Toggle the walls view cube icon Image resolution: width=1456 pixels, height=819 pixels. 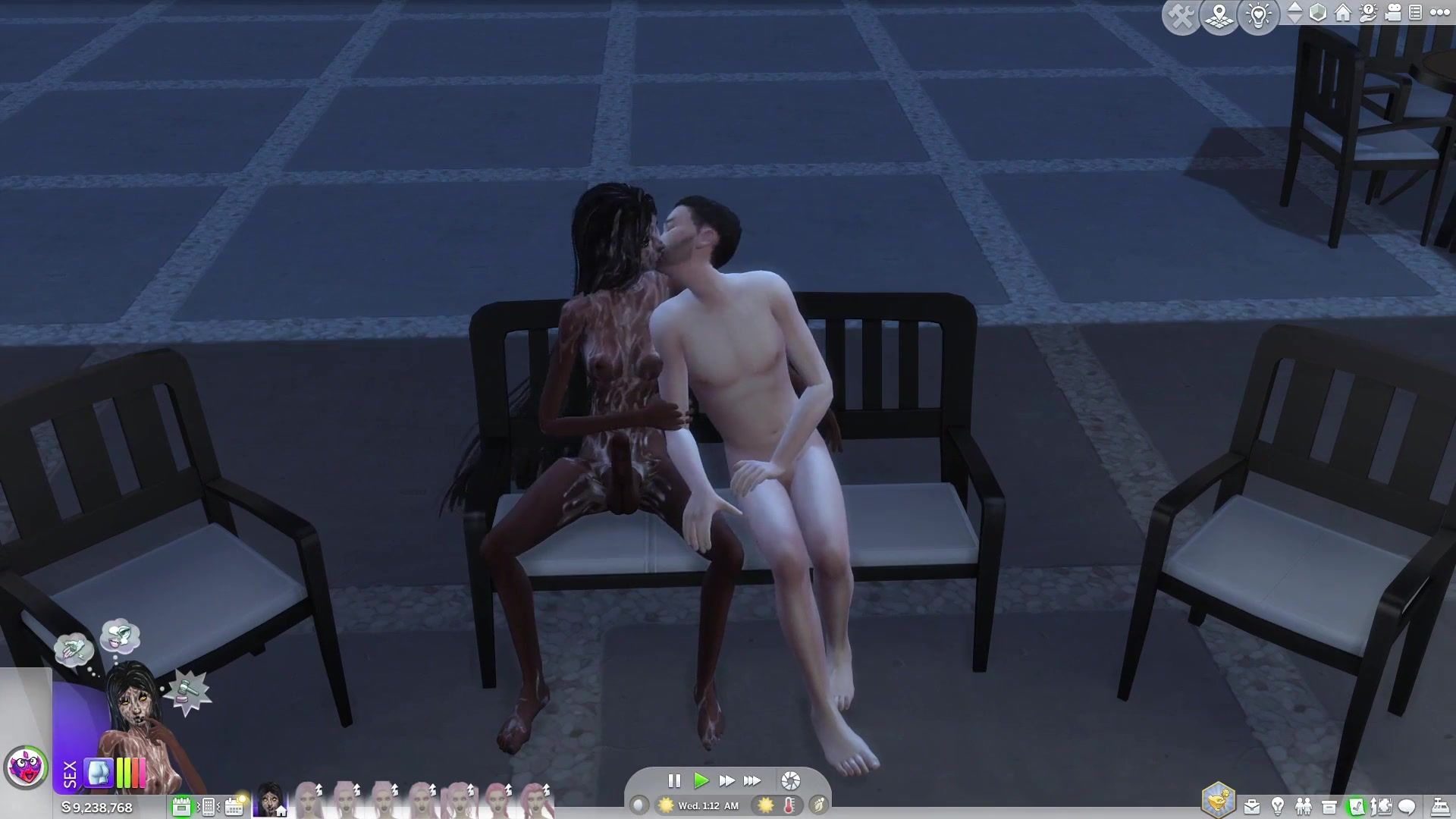(x=1318, y=13)
